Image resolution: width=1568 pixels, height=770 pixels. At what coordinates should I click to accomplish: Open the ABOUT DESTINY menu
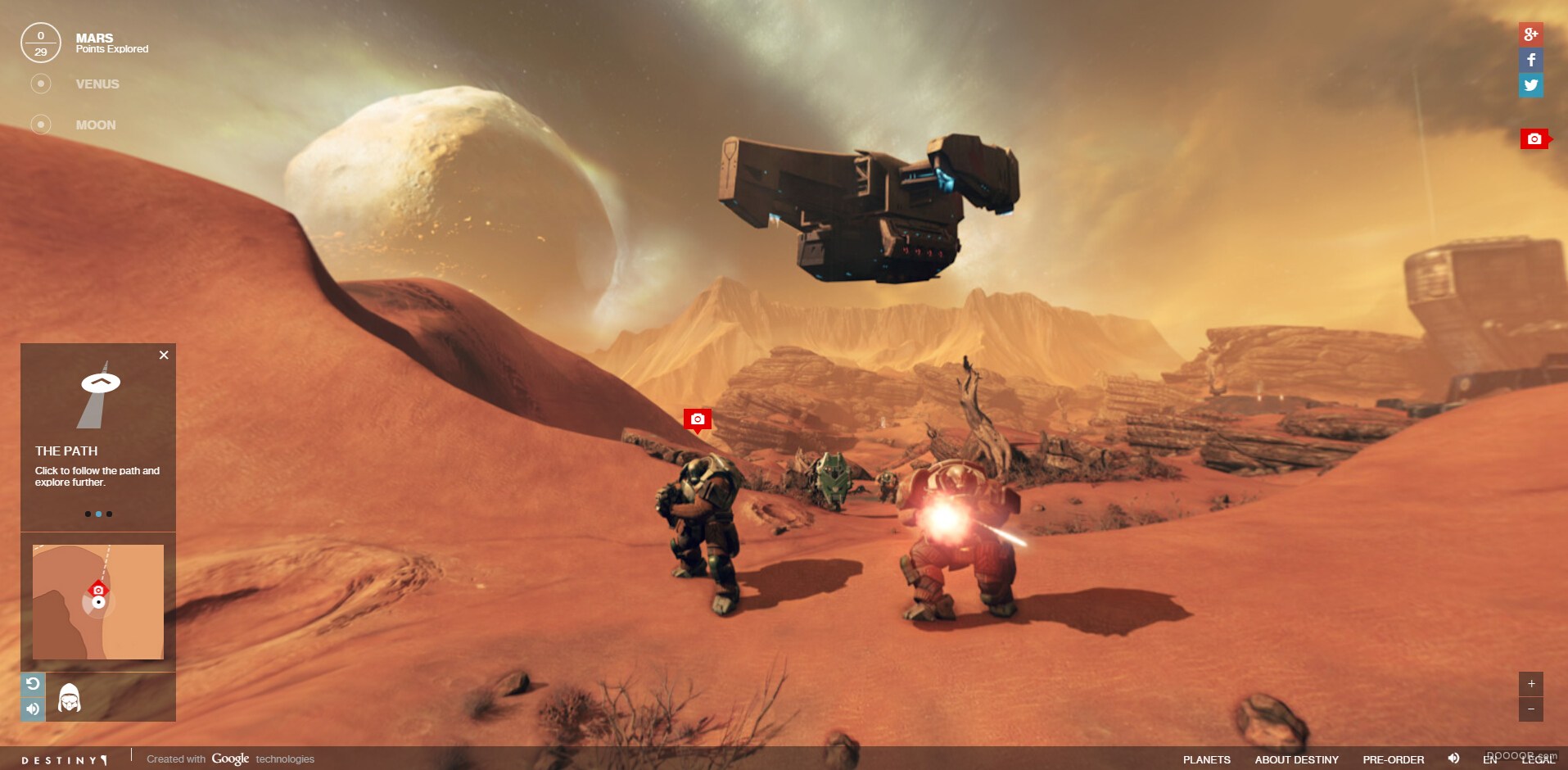(x=1299, y=759)
